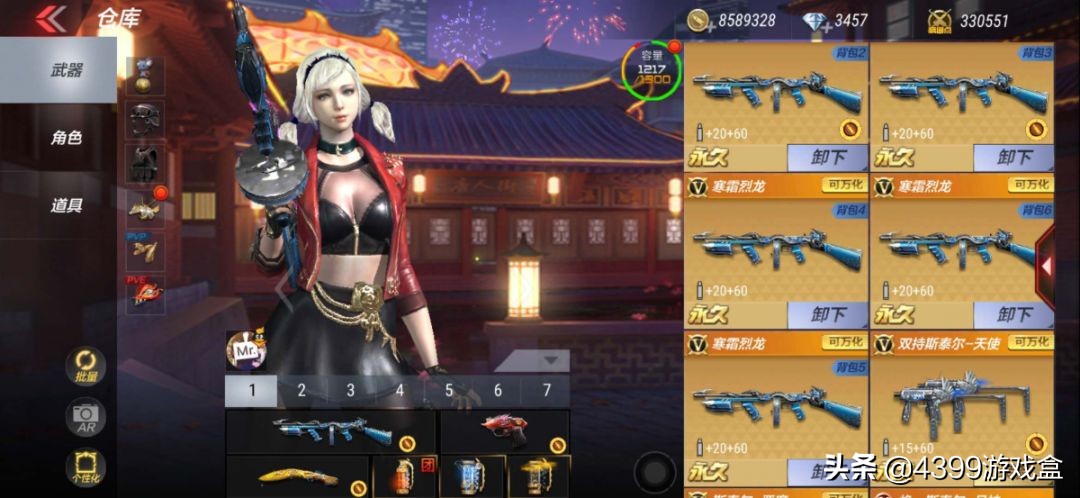Select the red pistol loadout slot
Screen dimensions: 1080x498
point(504,431)
